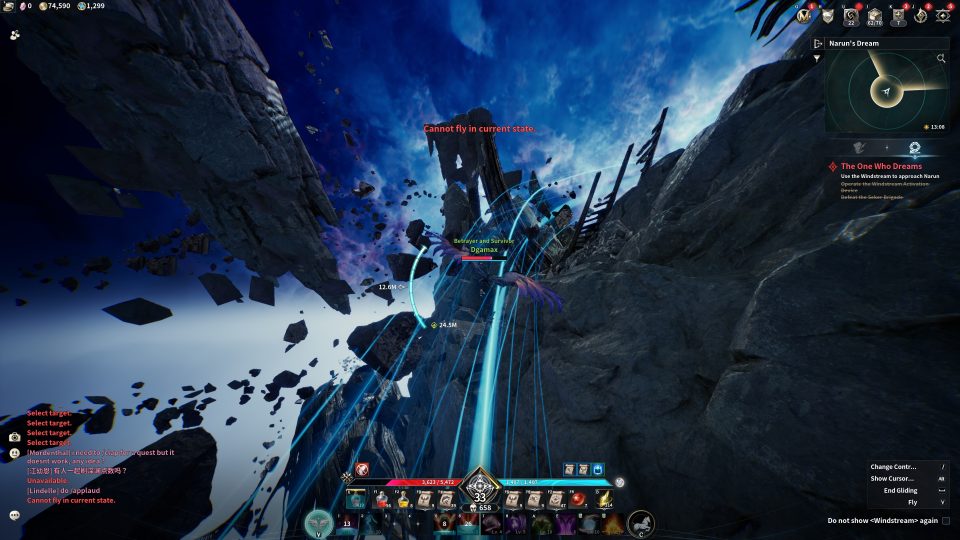Select The One Who Dreams quest tracker
The height and width of the screenshot is (540, 960).
point(881,166)
